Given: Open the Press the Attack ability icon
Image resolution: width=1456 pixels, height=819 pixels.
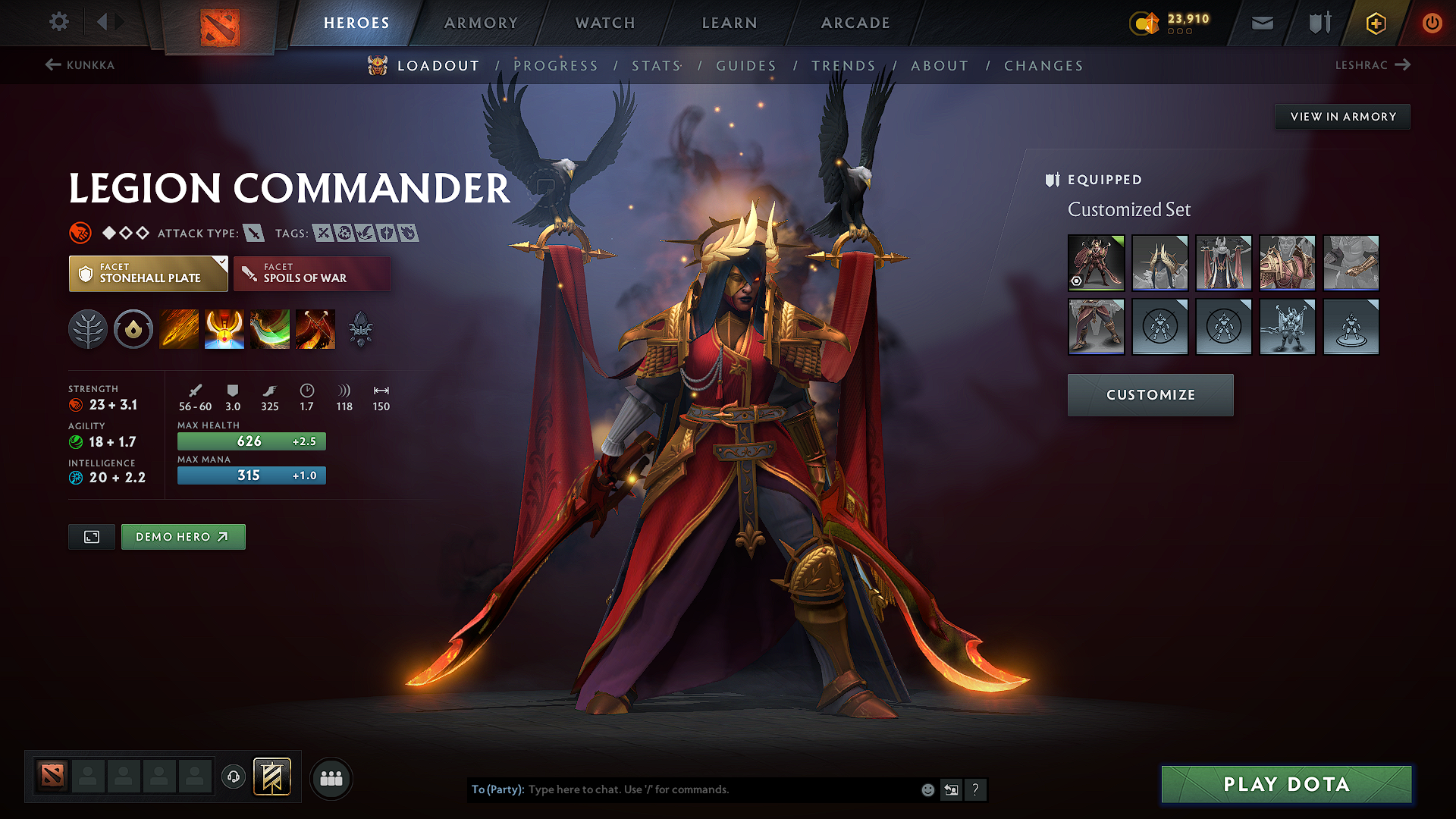Looking at the screenshot, I should [224, 328].
